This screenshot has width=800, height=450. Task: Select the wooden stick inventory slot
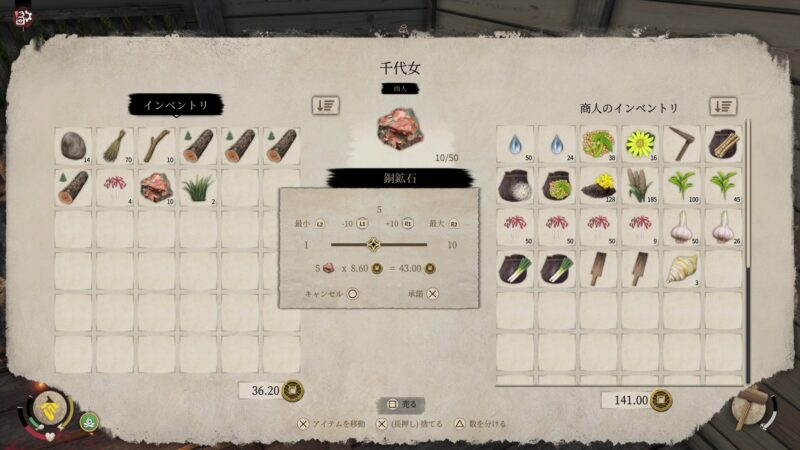point(156,146)
